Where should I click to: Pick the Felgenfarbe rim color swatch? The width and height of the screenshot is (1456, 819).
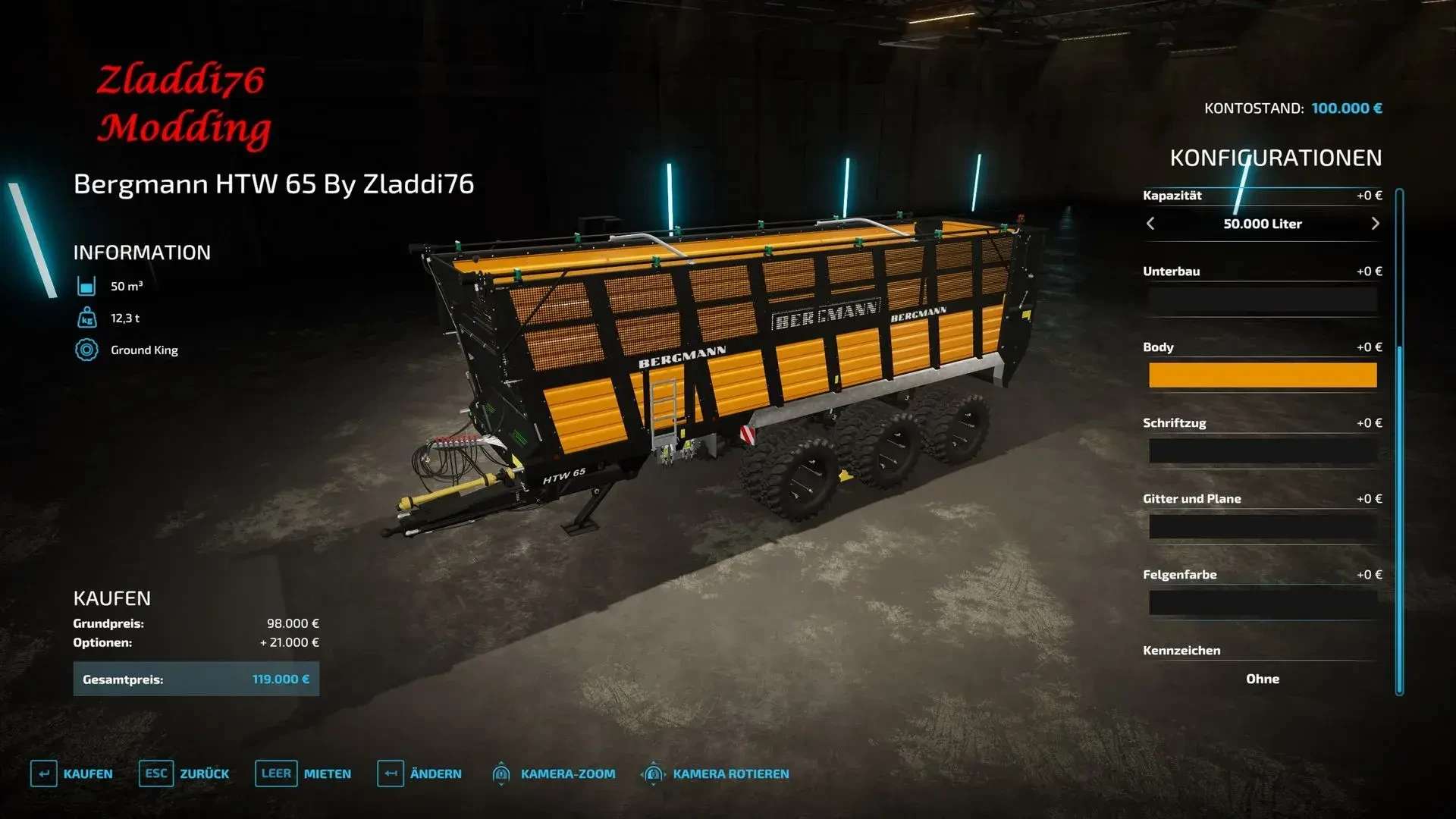tap(1262, 603)
